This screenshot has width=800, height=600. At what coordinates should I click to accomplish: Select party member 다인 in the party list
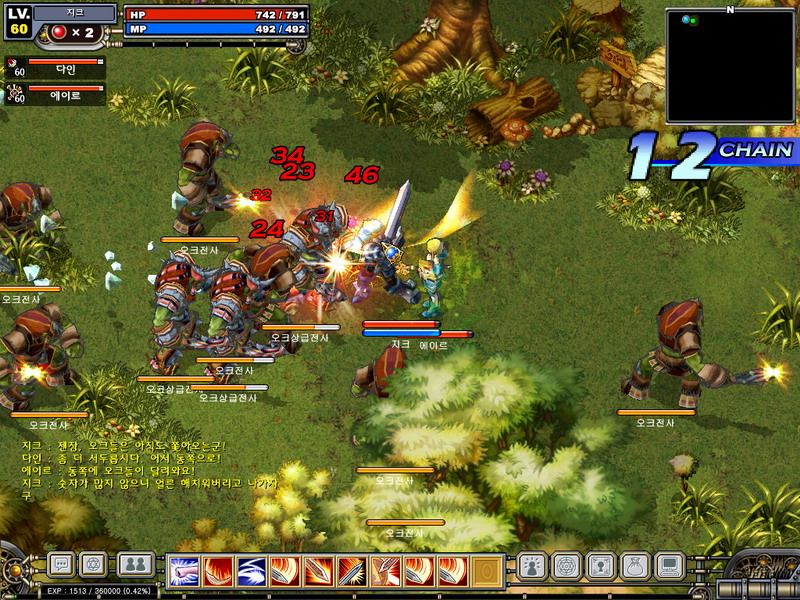tap(58, 68)
